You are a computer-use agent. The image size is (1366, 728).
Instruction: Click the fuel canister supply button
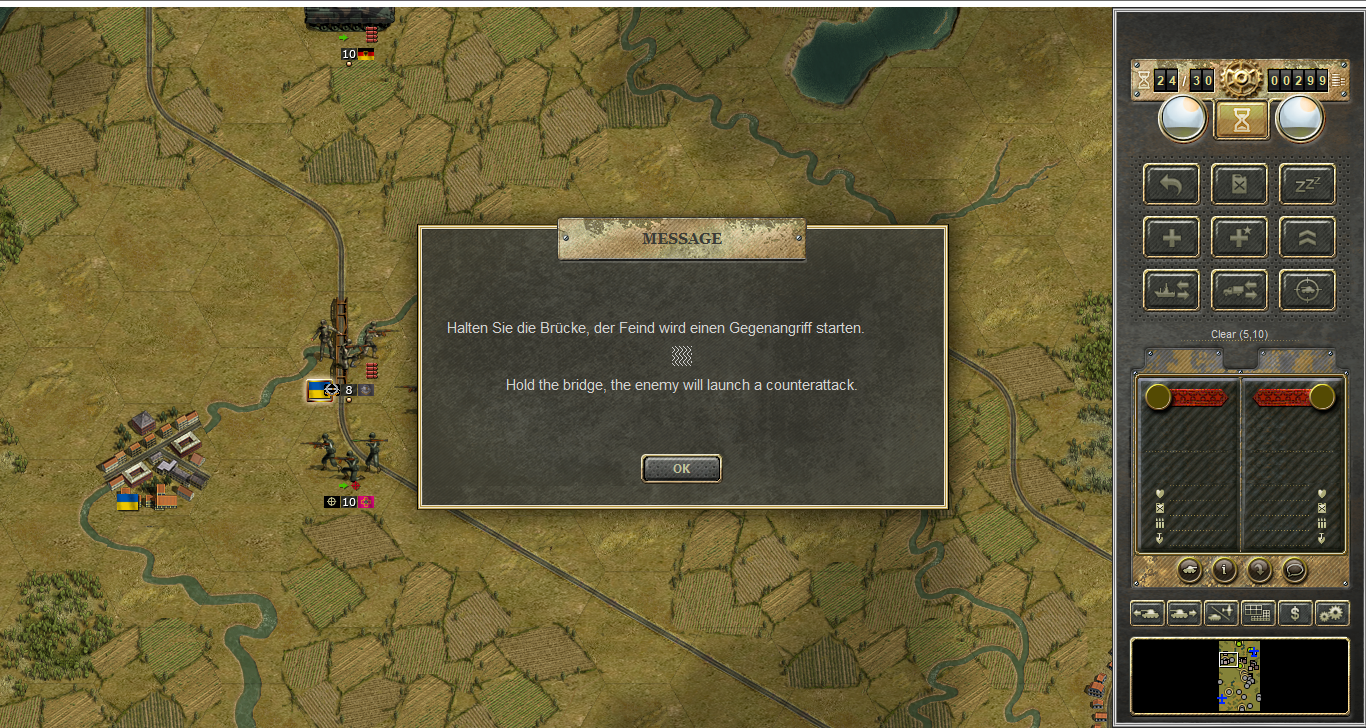click(x=1239, y=185)
